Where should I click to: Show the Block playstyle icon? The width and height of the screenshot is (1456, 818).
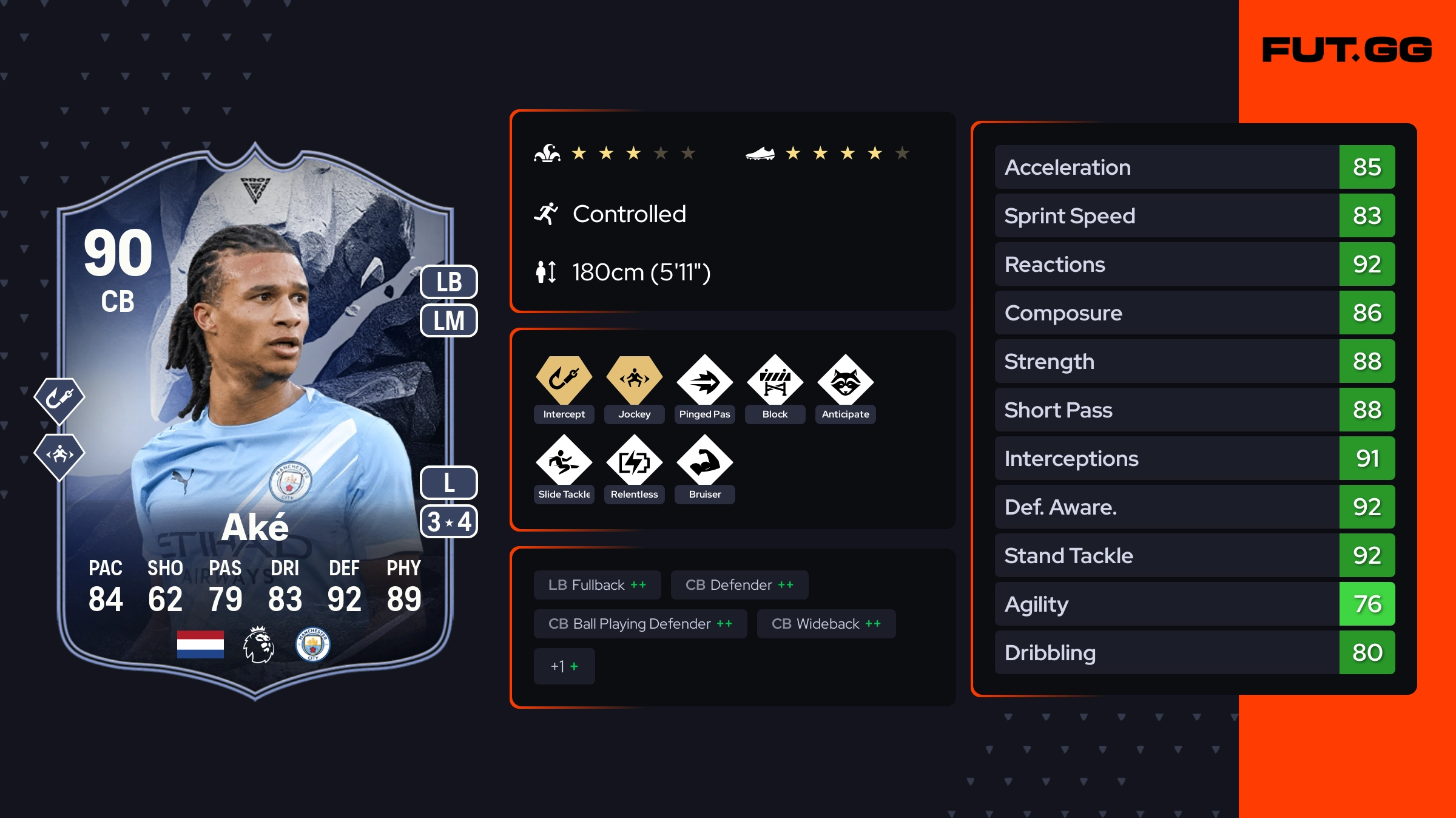tap(775, 381)
